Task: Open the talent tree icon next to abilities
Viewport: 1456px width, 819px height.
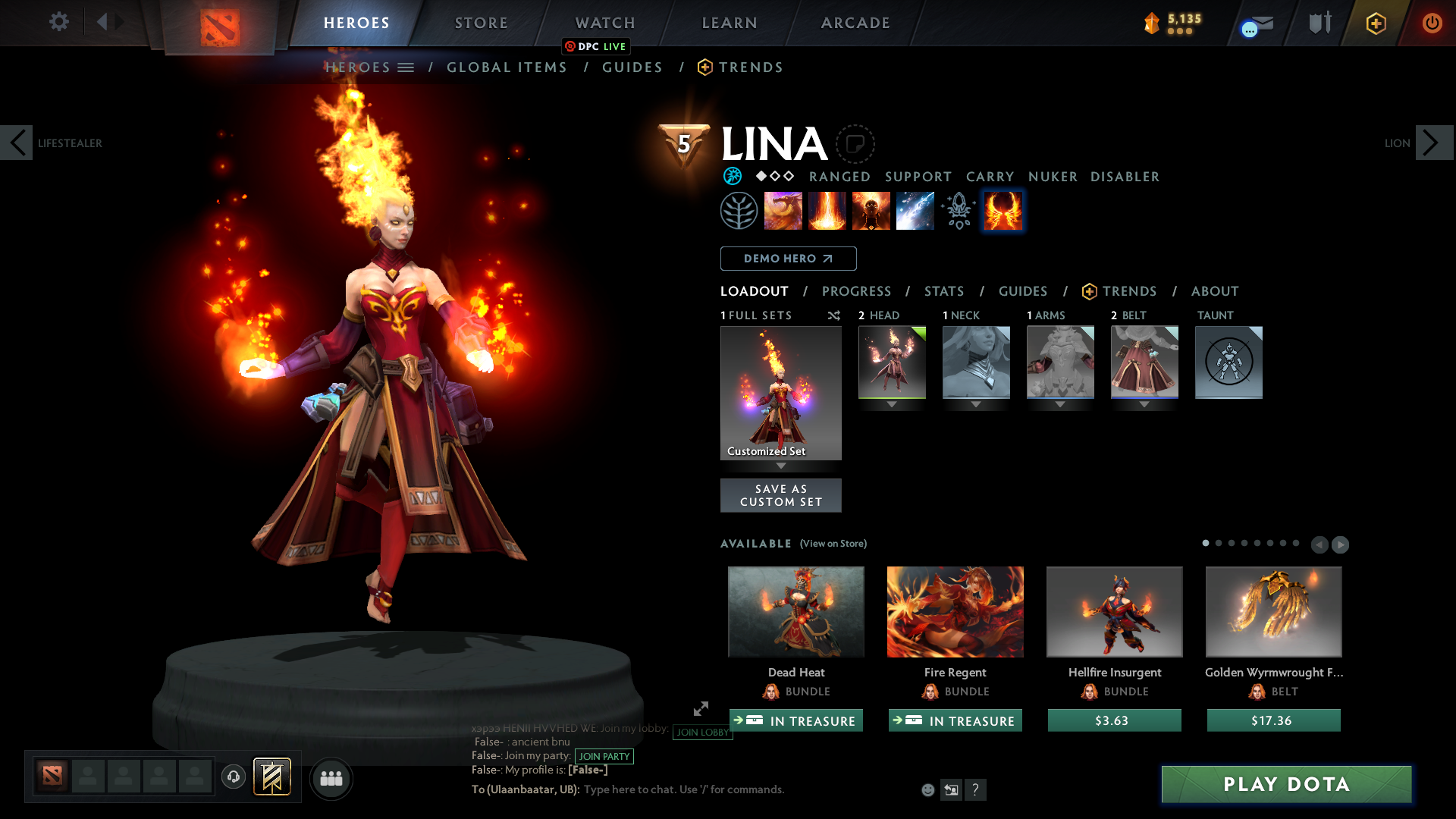Action: [739, 211]
